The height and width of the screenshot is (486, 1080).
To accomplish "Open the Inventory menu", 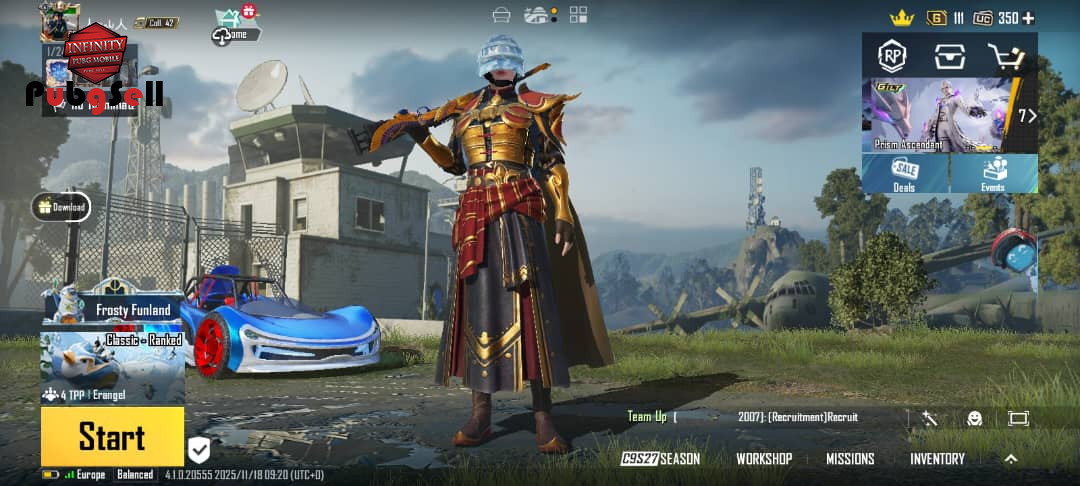I will [x=937, y=459].
